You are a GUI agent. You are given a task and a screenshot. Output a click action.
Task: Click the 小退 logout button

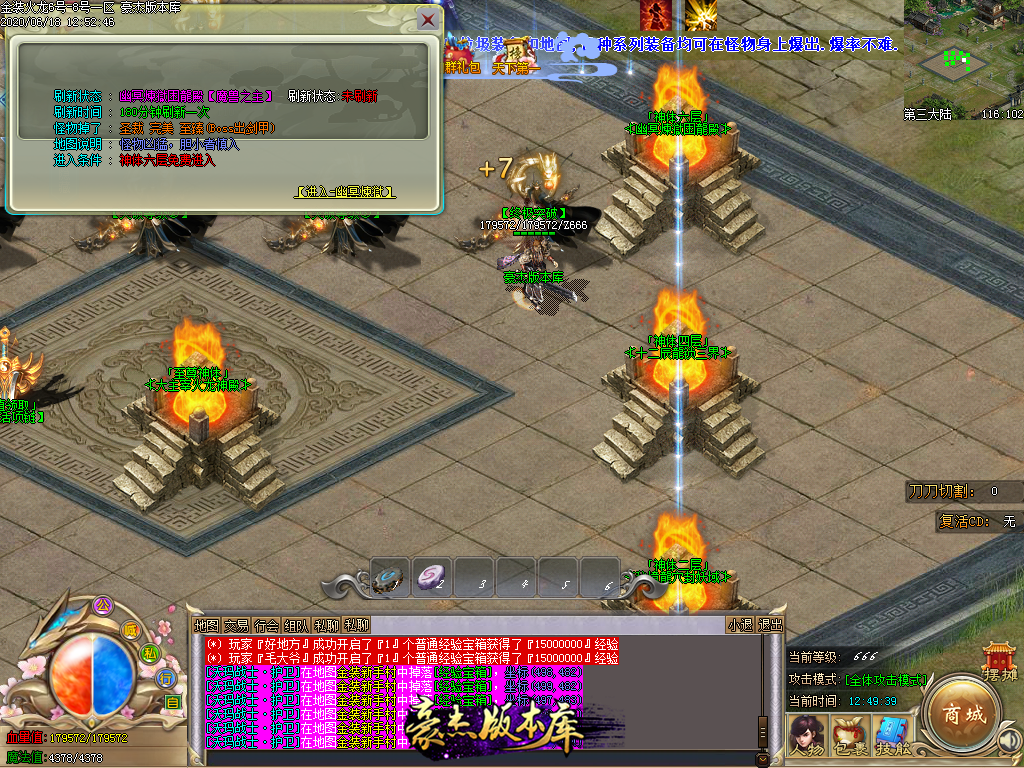(740, 625)
